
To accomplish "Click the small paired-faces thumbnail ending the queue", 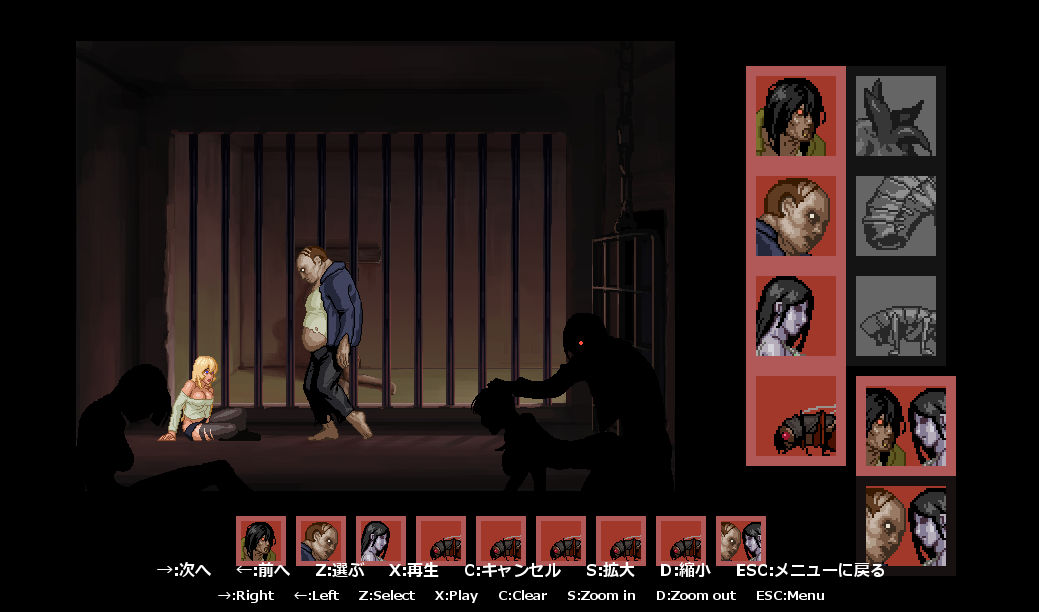I will click(741, 541).
